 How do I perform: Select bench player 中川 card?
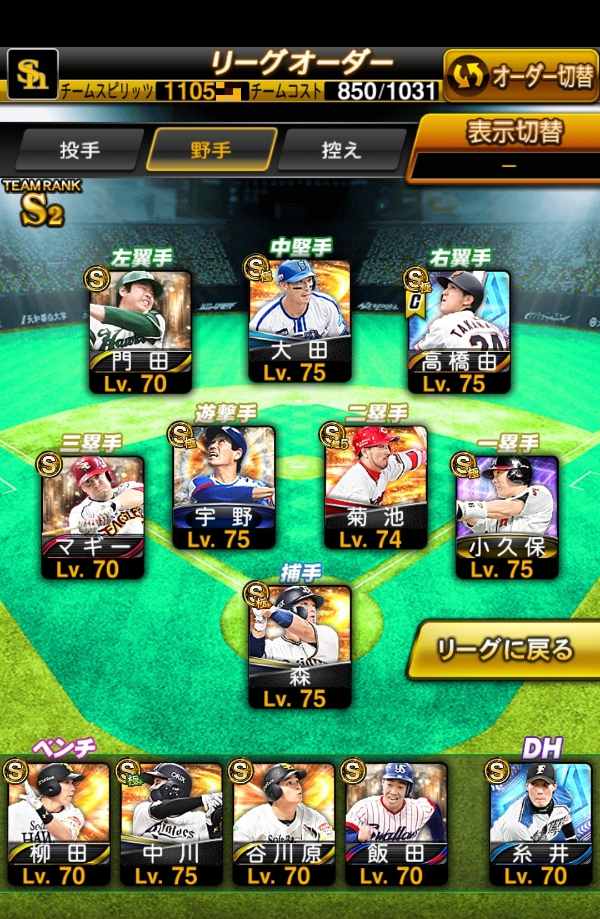pos(171,823)
